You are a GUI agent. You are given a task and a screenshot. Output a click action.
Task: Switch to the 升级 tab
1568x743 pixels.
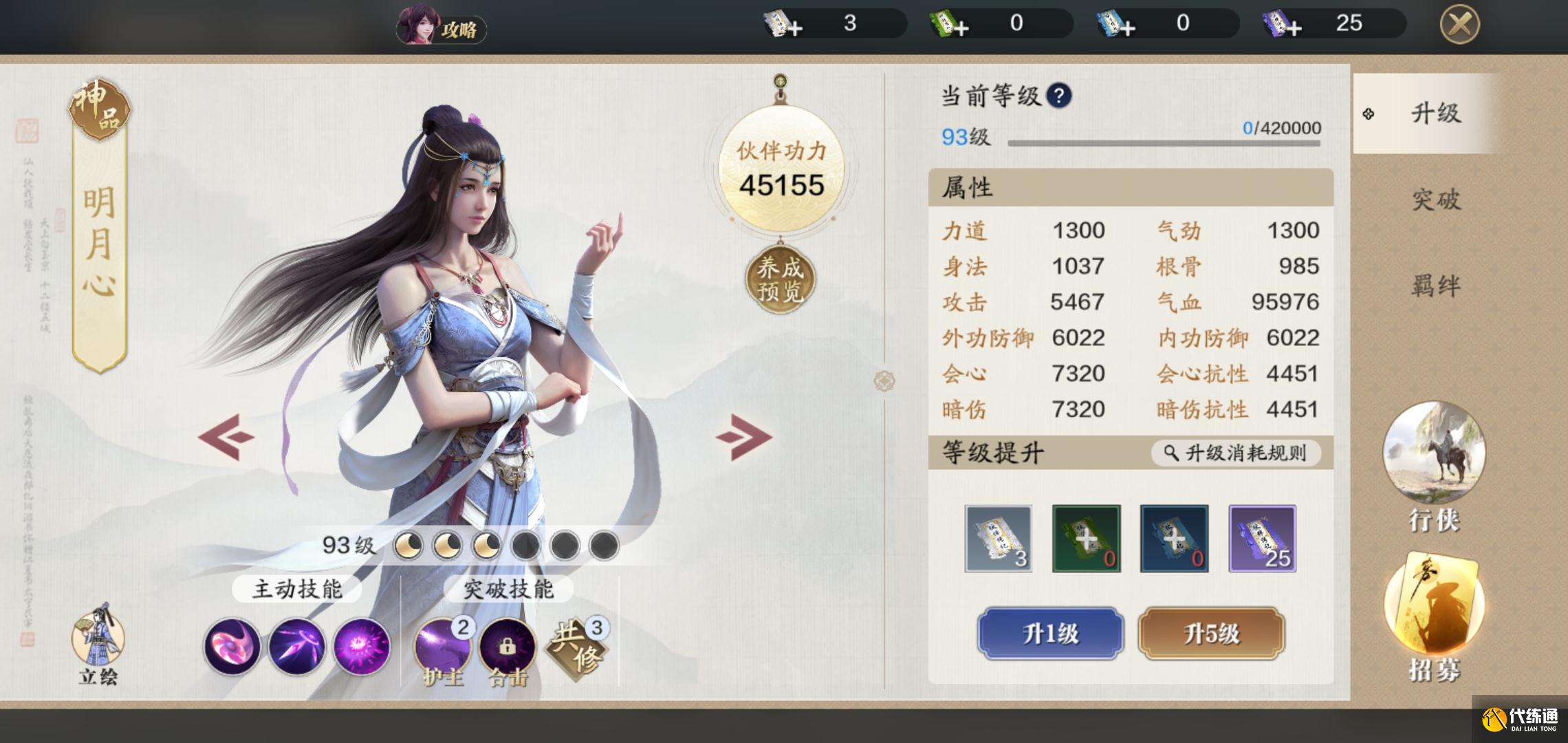(1435, 114)
